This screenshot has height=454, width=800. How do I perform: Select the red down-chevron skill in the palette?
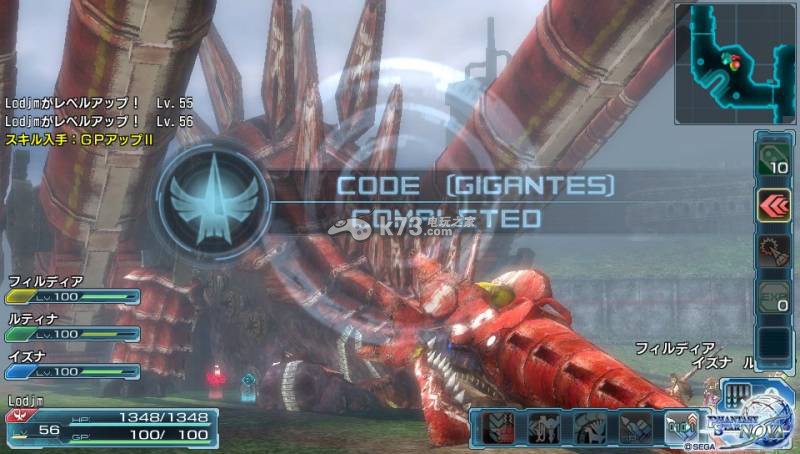click(x=497, y=427)
